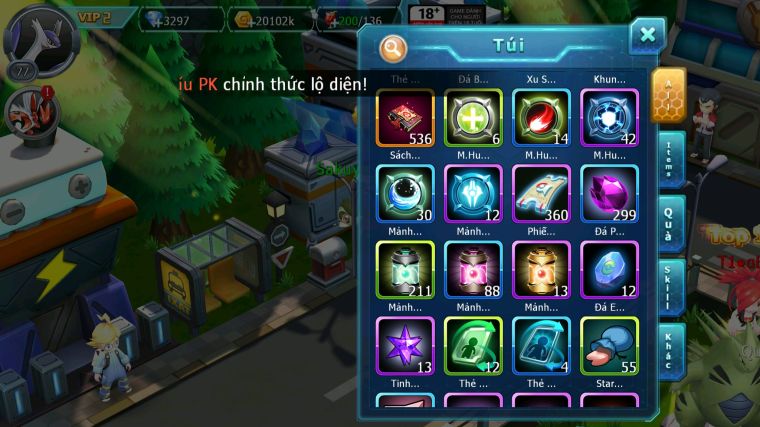This screenshot has width=760, height=427.
Task: Select the green capsule with 211
Action: [405, 269]
